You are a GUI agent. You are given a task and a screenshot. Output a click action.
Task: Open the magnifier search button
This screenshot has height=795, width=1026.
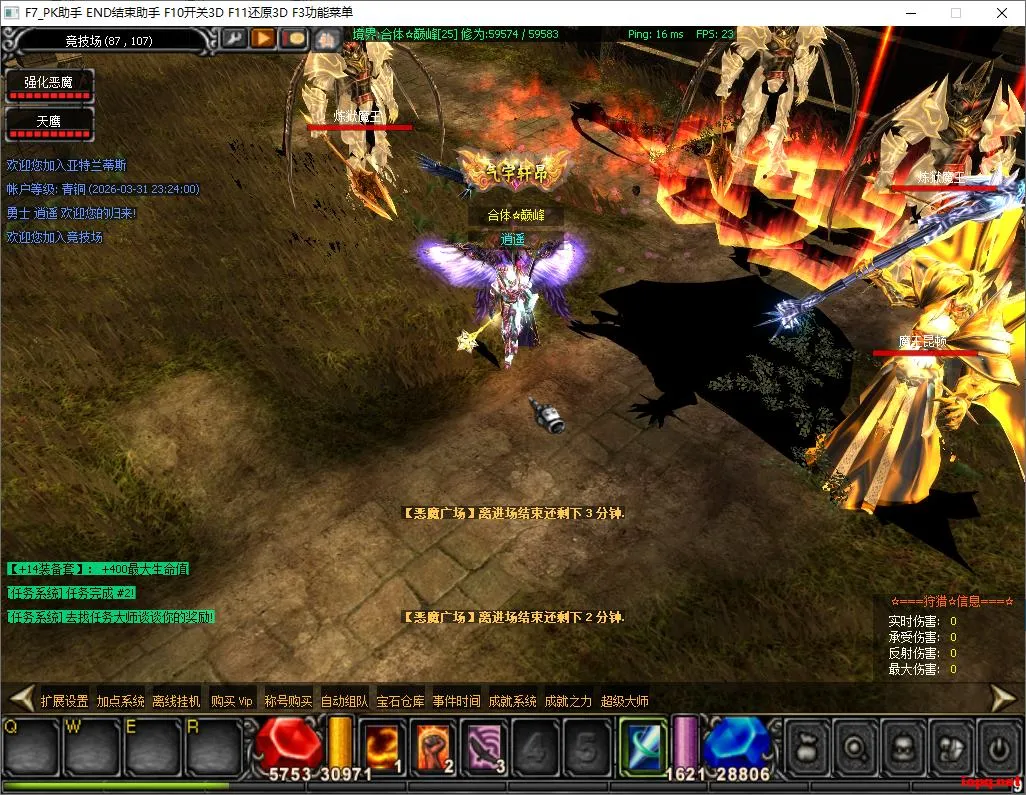[x=855, y=746]
